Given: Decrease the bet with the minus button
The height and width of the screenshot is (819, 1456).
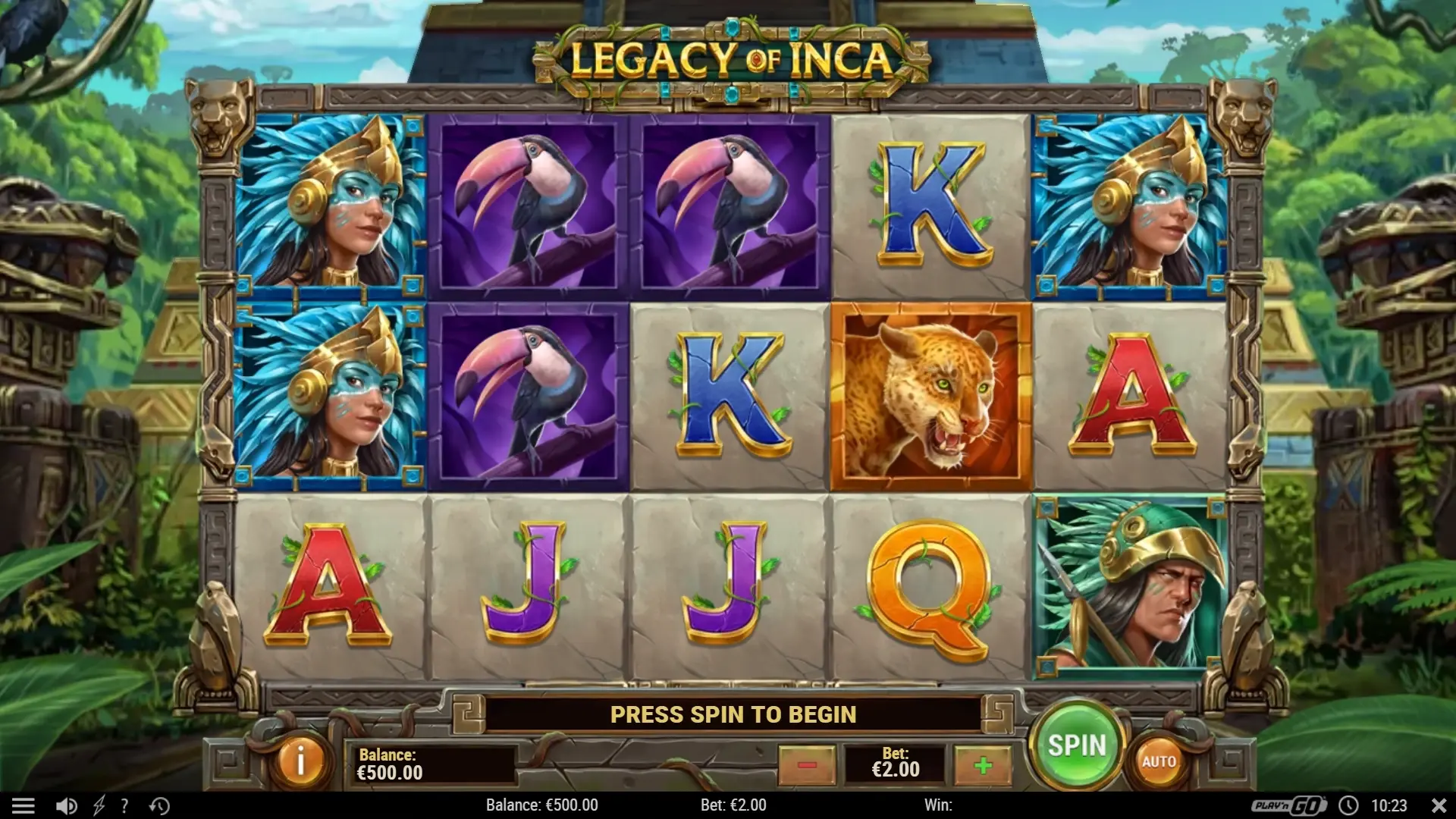Looking at the screenshot, I should (807, 765).
